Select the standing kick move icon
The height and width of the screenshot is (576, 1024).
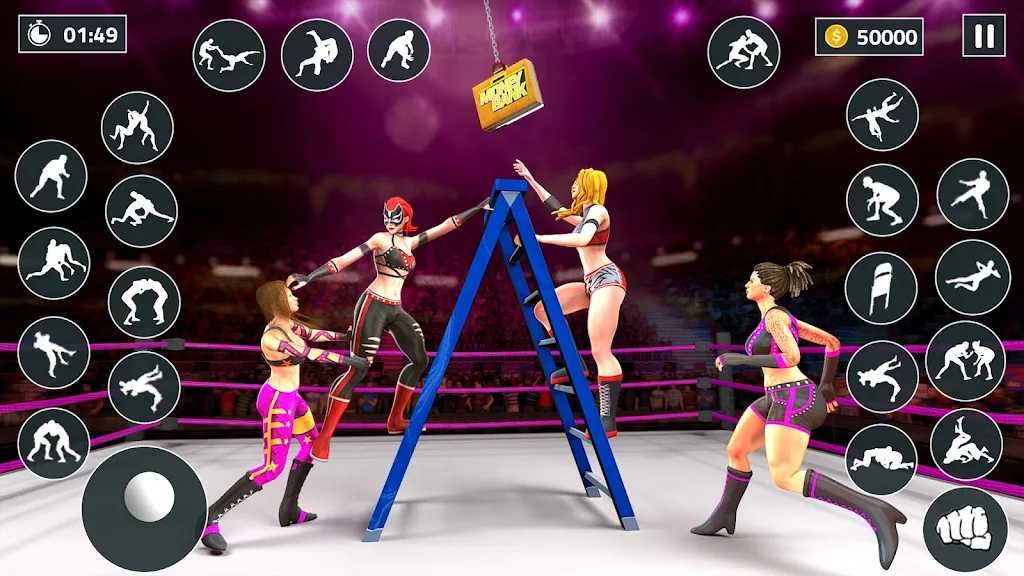tap(972, 194)
